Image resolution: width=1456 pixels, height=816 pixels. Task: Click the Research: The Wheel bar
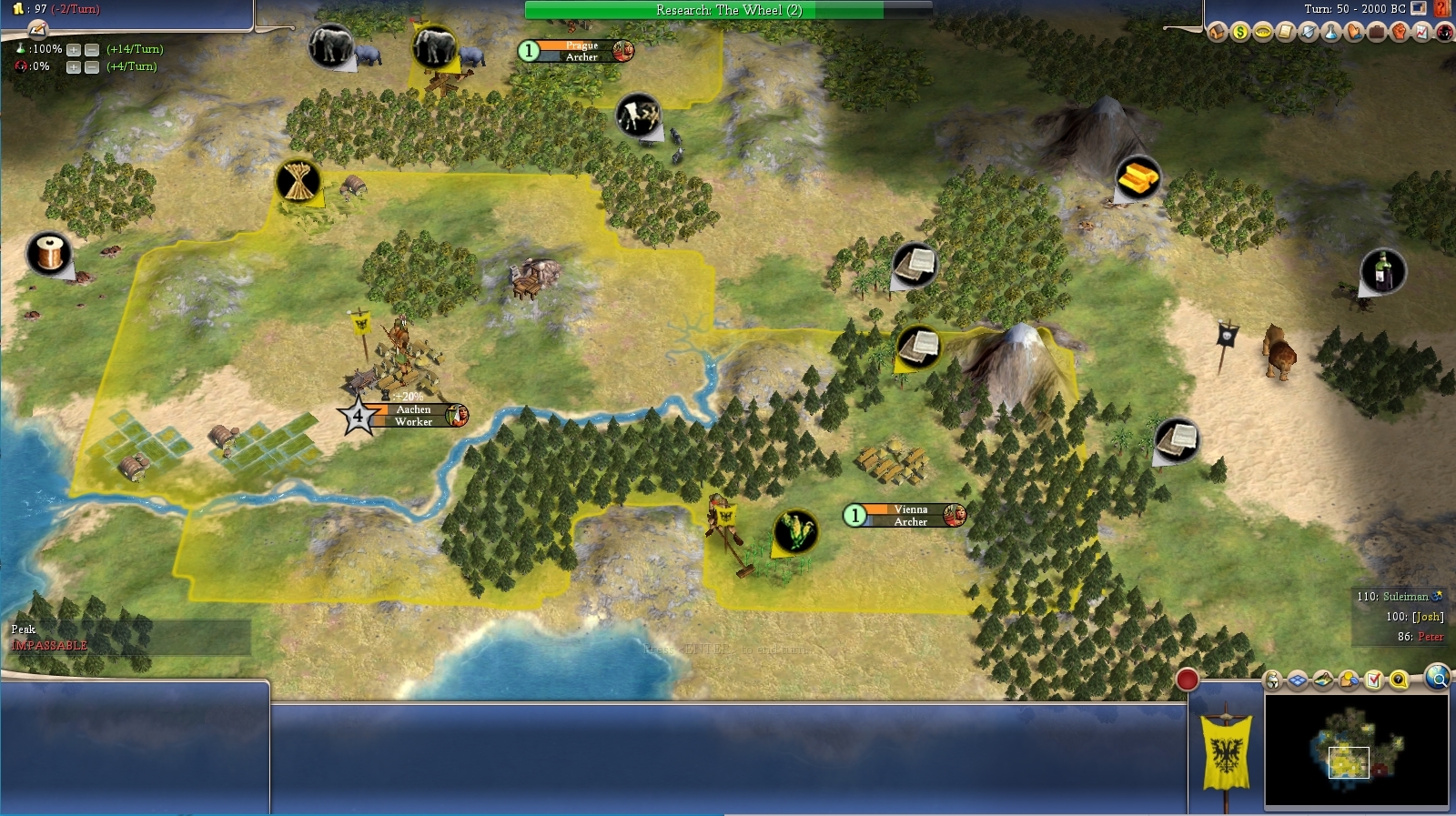(728, 10)
